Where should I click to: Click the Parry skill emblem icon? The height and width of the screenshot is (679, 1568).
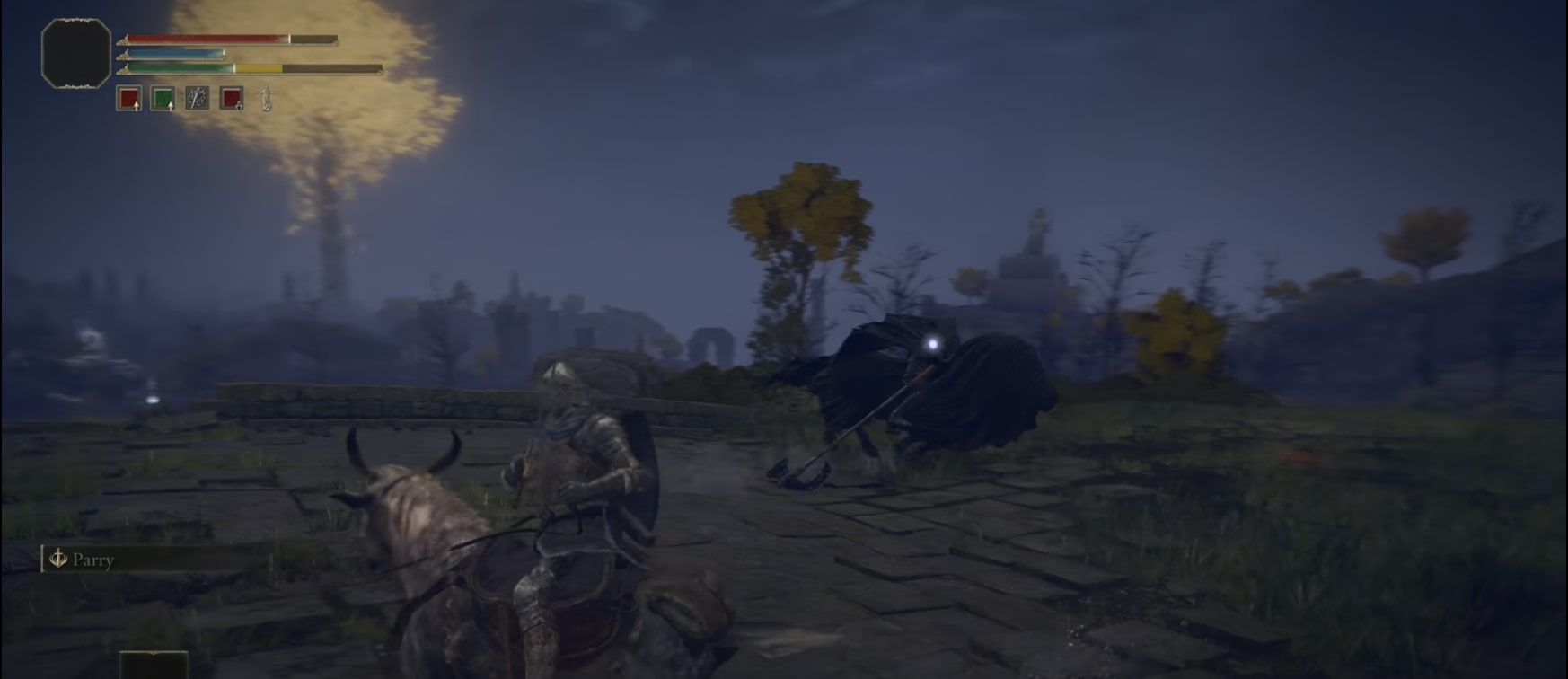click(60, 560)
